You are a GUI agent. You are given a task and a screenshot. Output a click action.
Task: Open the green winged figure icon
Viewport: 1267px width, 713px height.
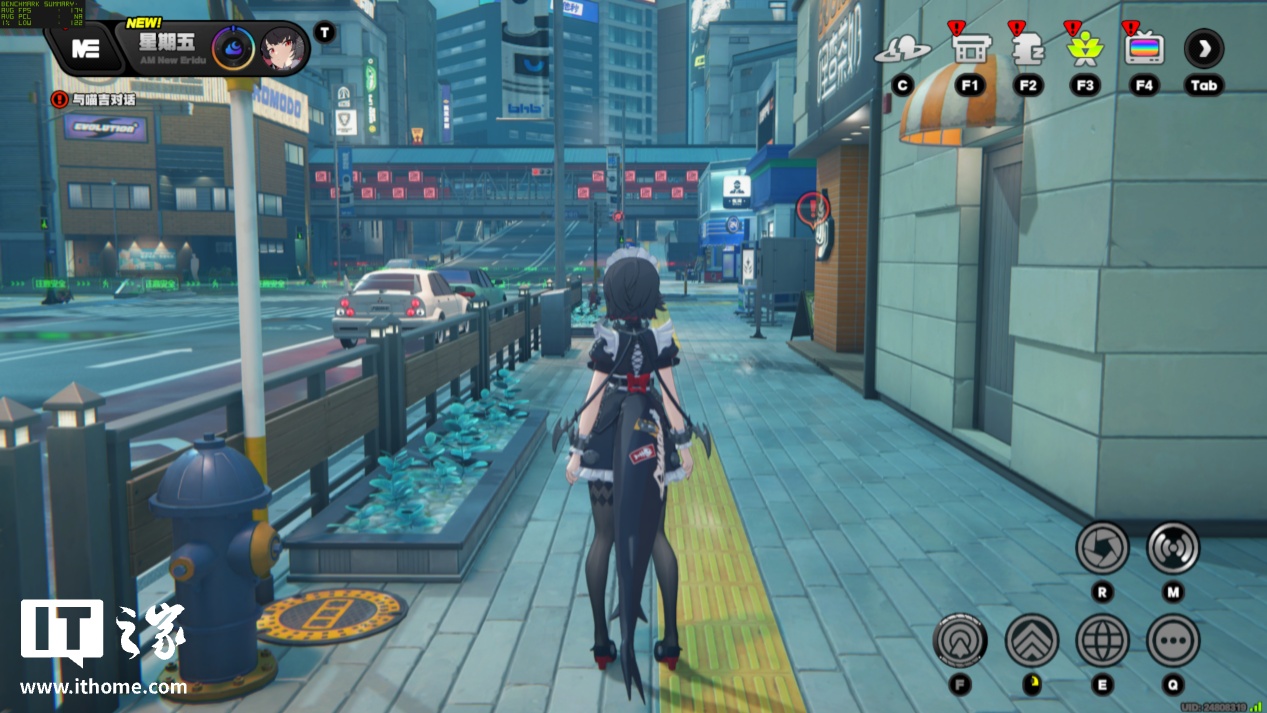pyautogui.click(x=1084, y=47)
